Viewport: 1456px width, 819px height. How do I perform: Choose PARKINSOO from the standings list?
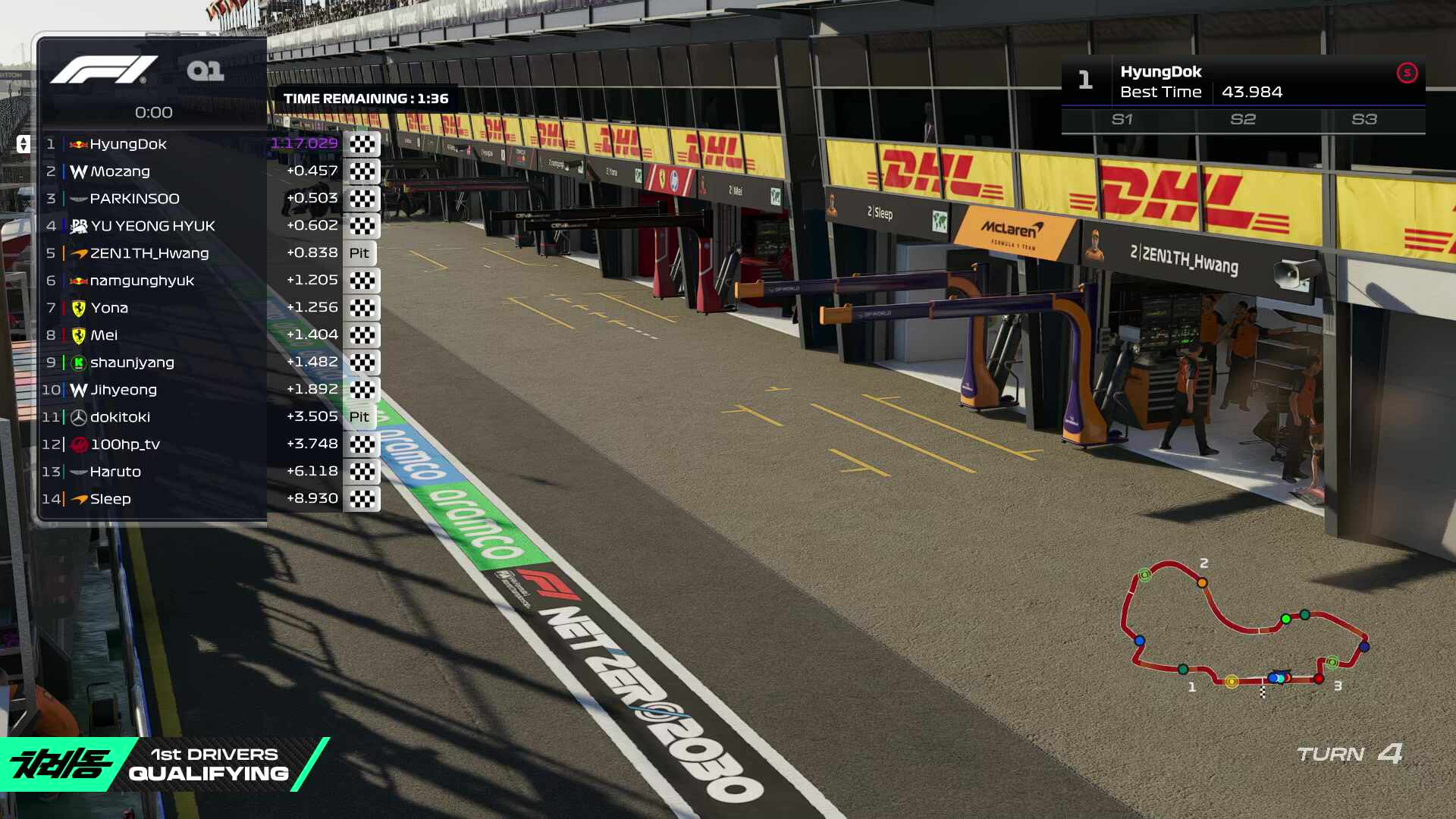pos(134,199)
